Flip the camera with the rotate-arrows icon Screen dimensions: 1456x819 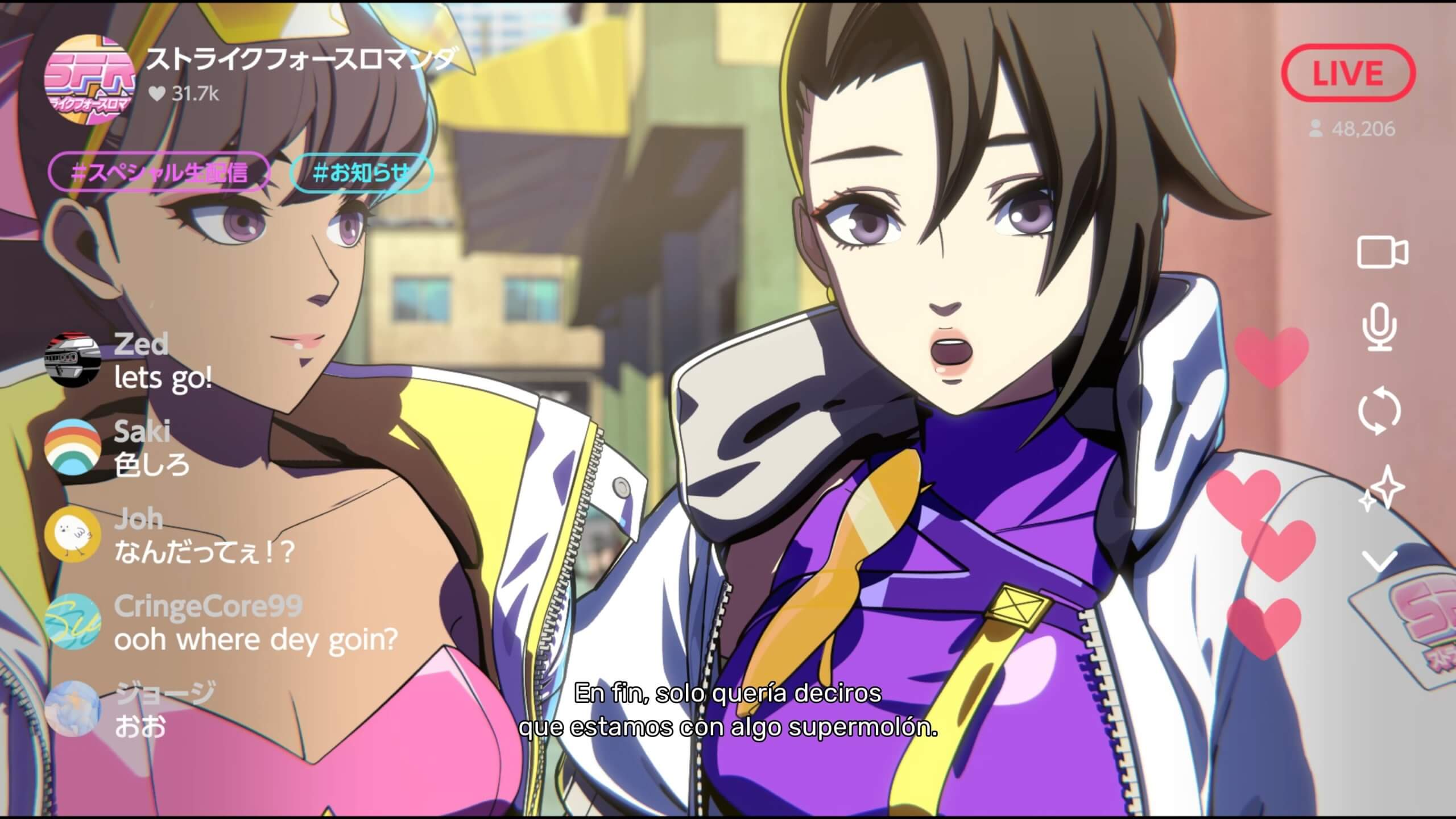[1380, 411]
